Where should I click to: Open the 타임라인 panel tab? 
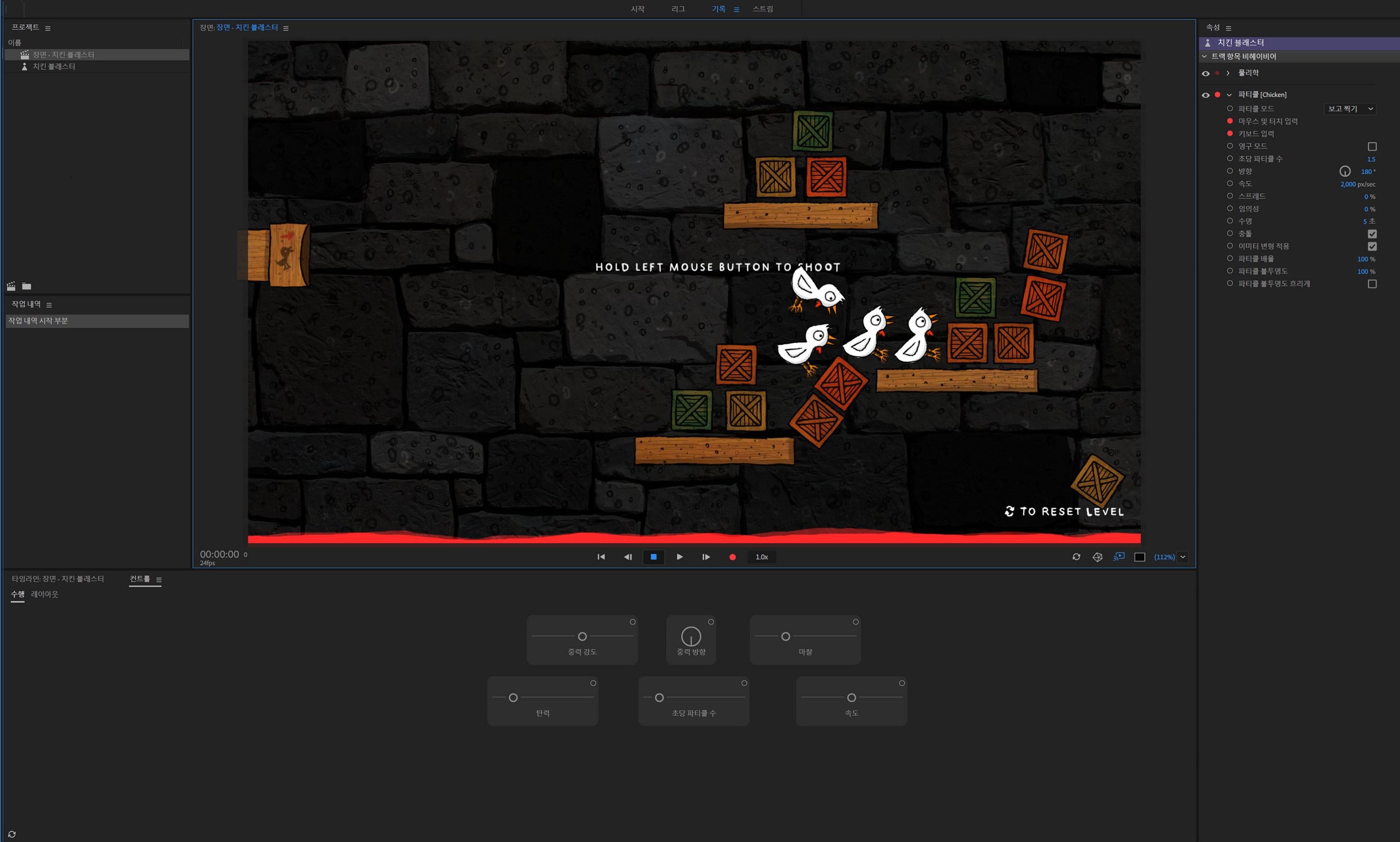[x=58, y=579]
